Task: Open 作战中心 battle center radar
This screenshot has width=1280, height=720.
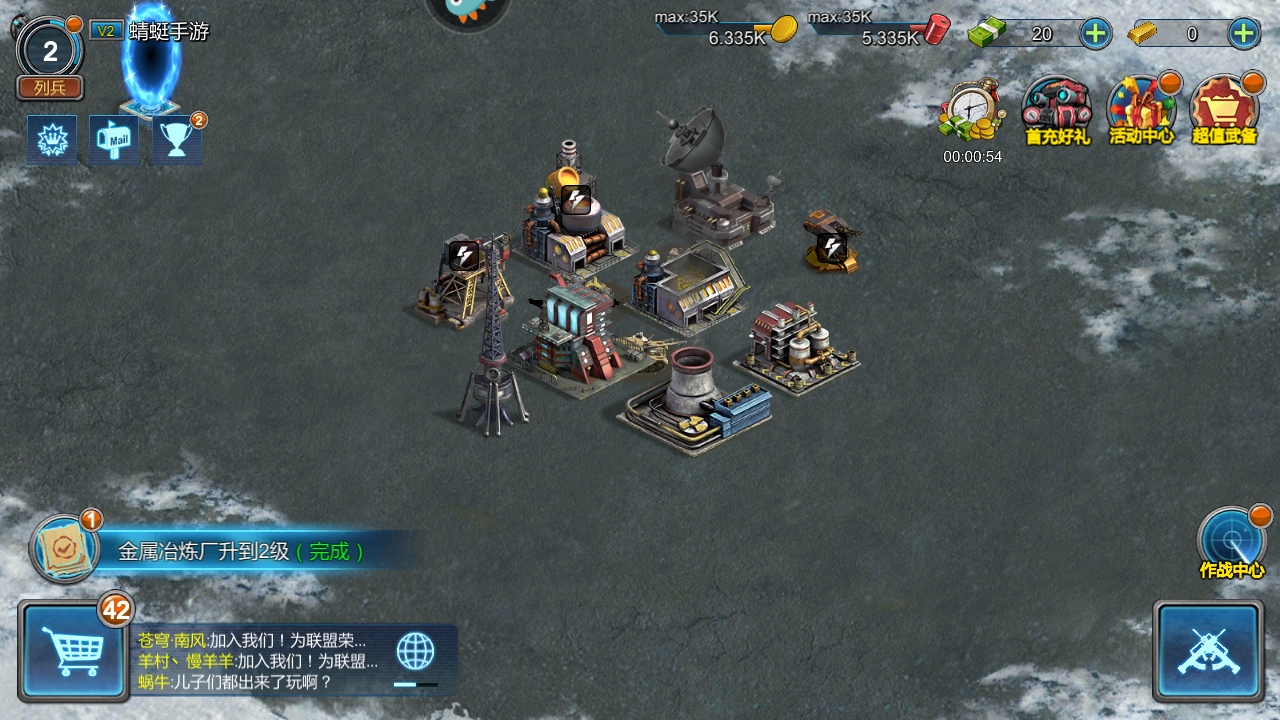Action: [1232, 543]
